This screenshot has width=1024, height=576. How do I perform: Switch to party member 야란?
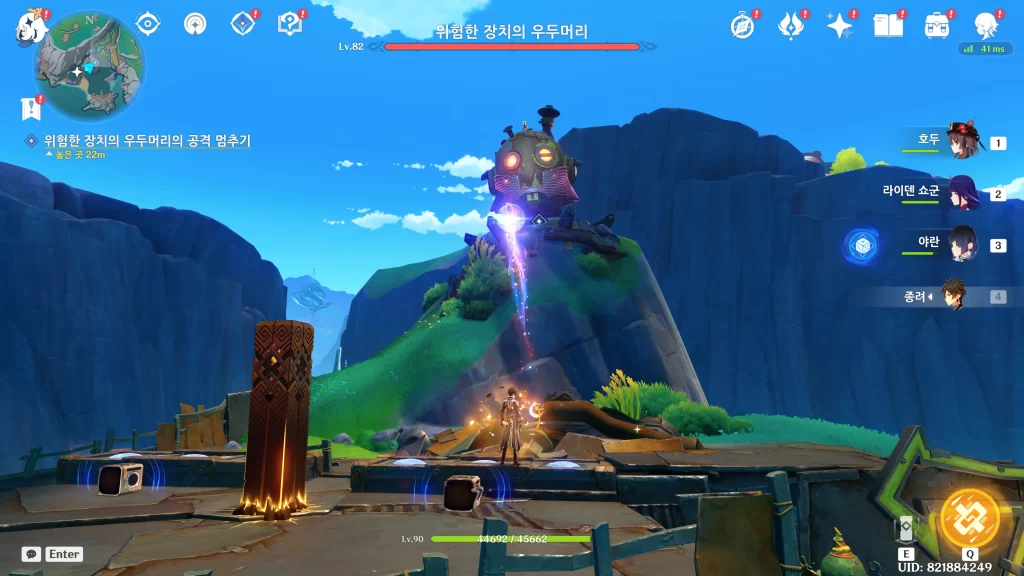pyautogui.click(x=961, y=244)
